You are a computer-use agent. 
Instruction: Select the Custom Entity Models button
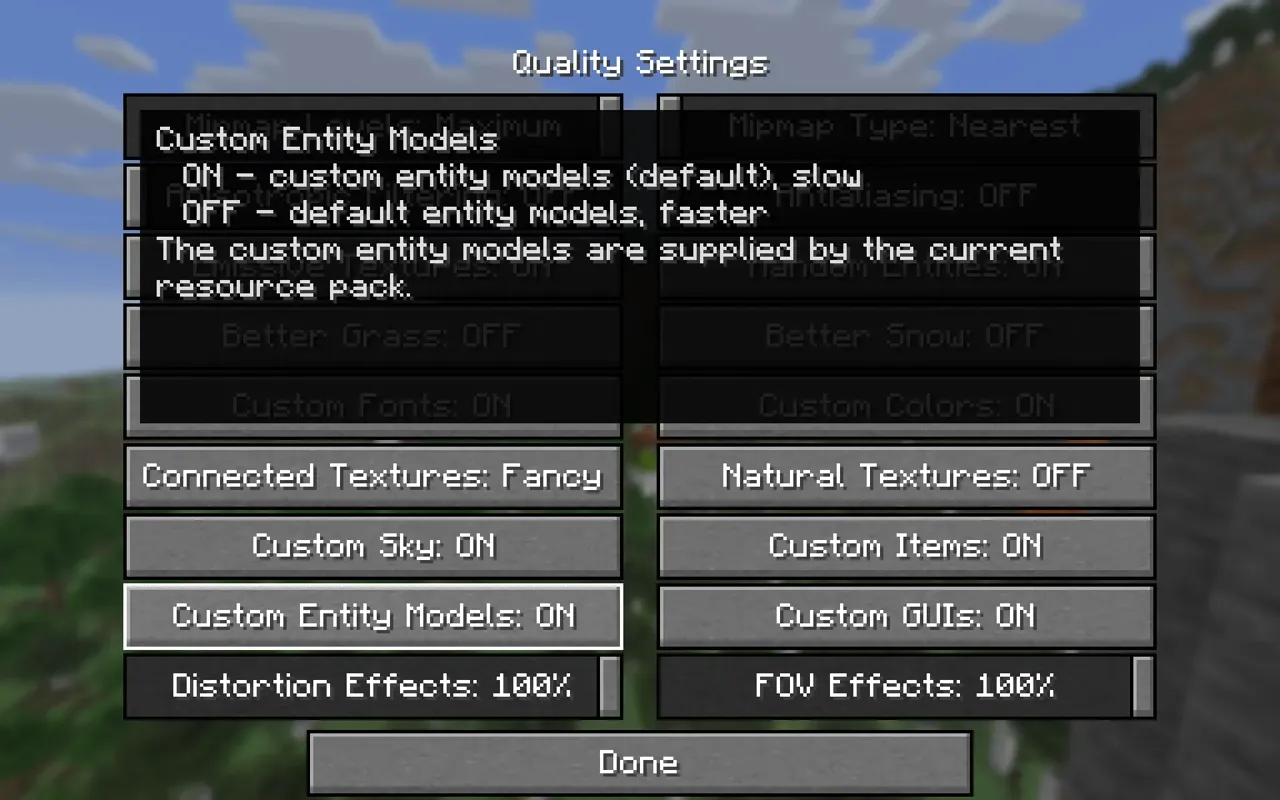[373, 616]
